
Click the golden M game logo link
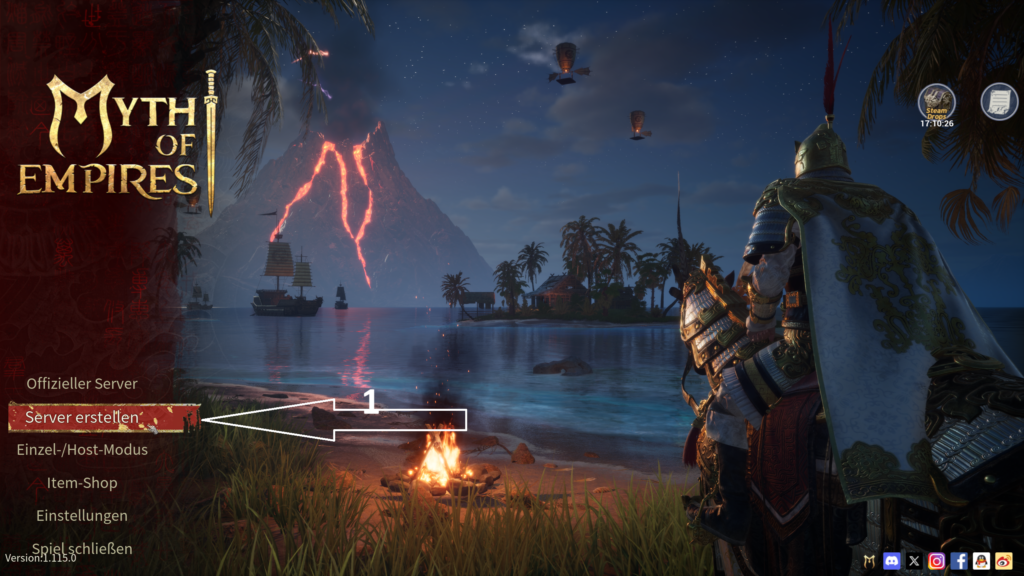(x=869, y=561)
